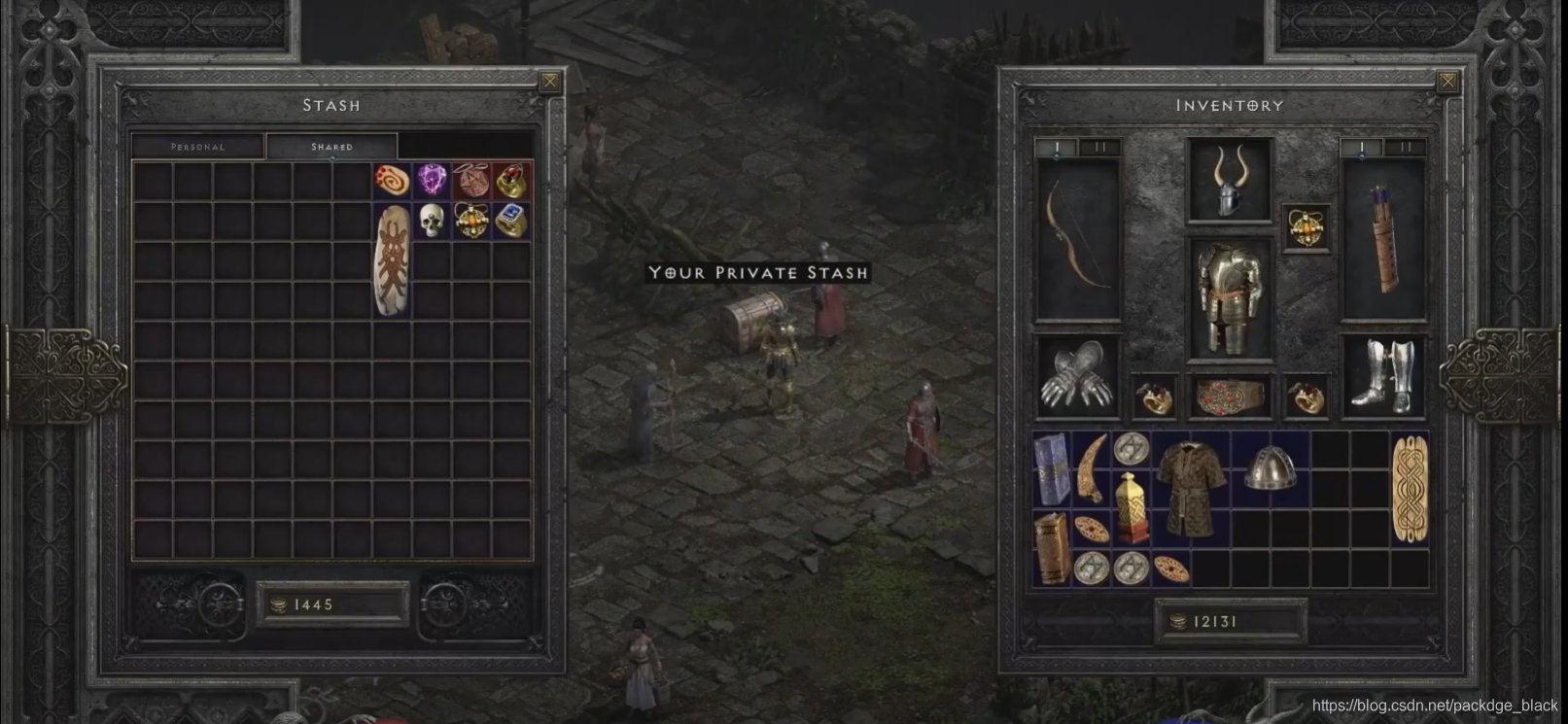
Task: Select the equipped plate body armor
Action: click(1229, 297)
